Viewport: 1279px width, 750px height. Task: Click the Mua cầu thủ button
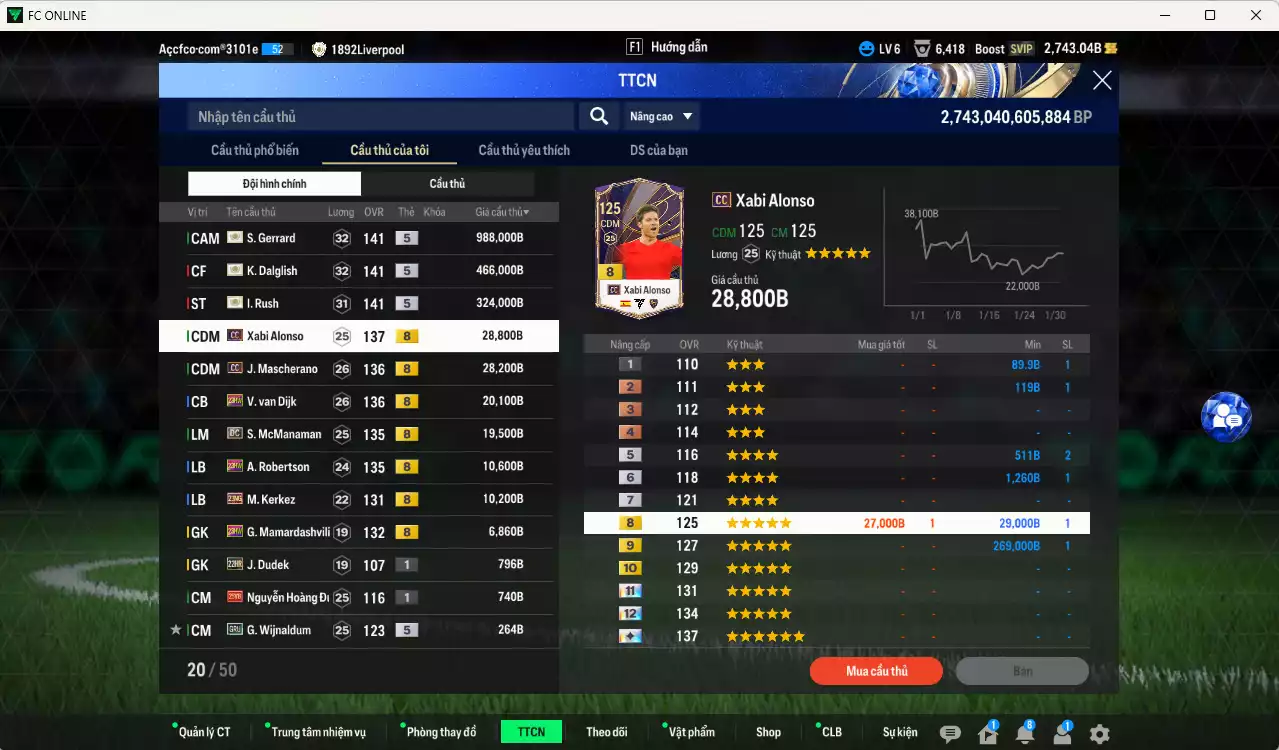pos(876,671)
